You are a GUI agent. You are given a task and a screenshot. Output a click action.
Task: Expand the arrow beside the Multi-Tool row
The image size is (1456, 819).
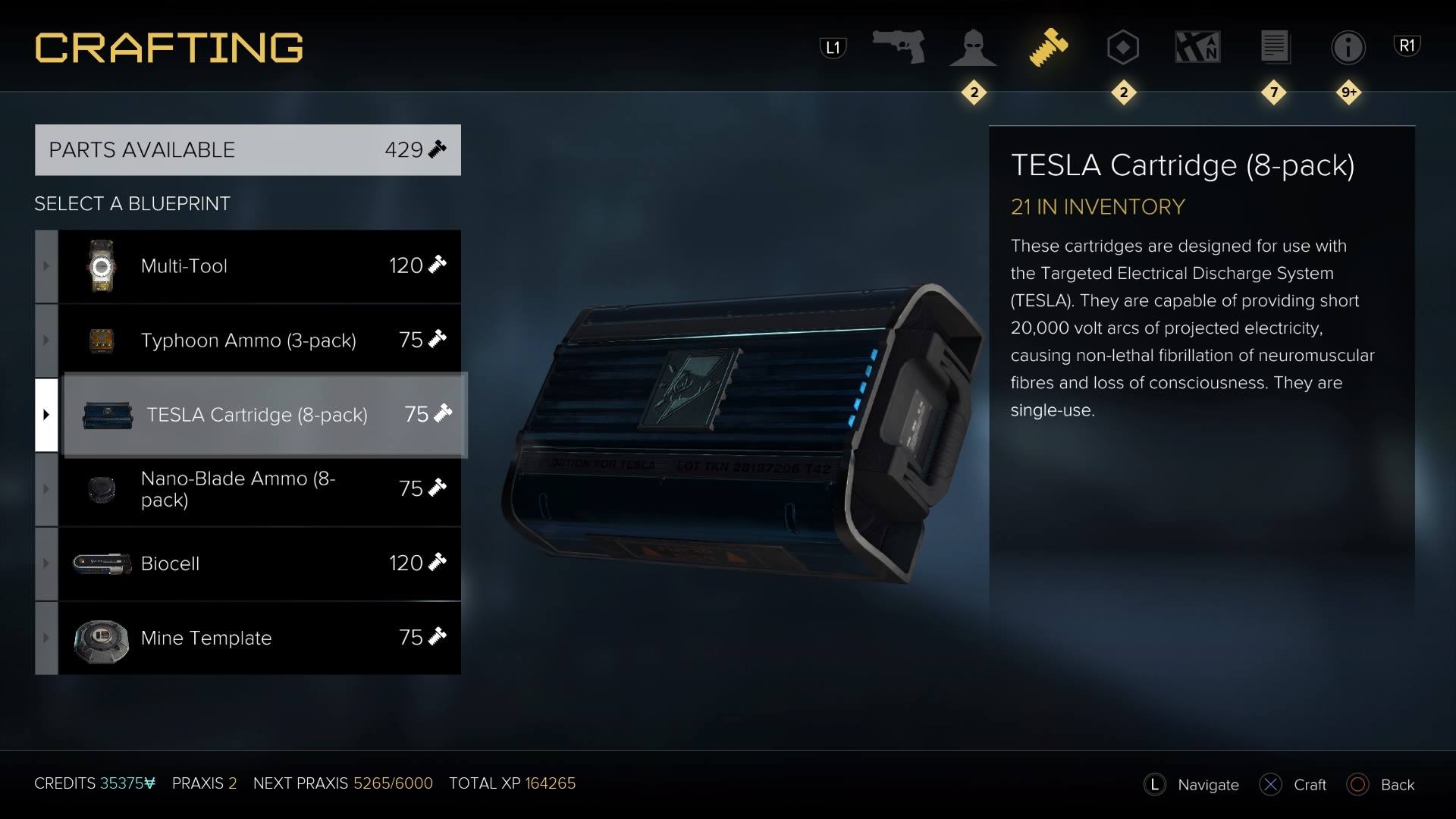[45, 266]
